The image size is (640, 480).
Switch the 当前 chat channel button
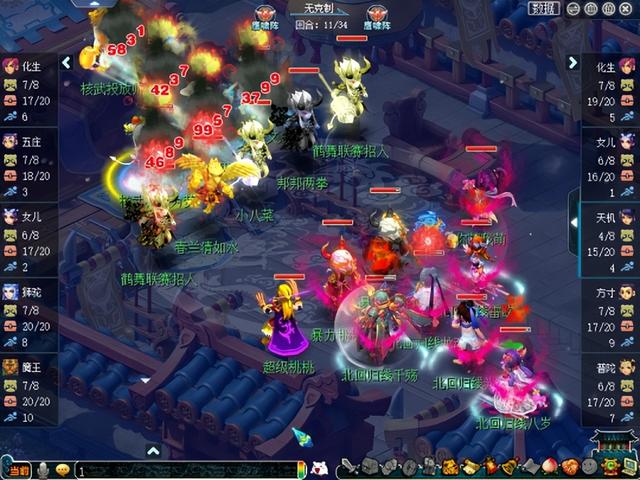18,469
